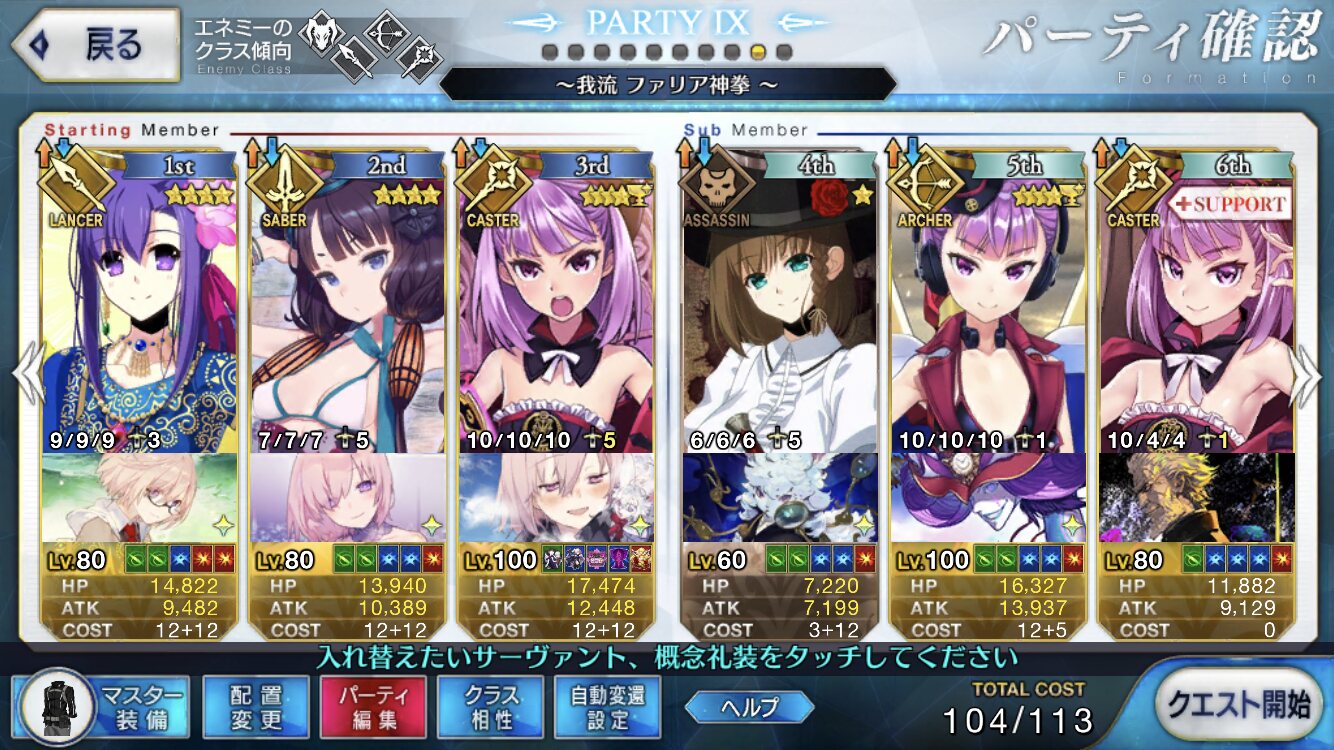Viewport: 1334px width, 750px height.
Task: Go back with the 戻る button
Action: (94, 45)
